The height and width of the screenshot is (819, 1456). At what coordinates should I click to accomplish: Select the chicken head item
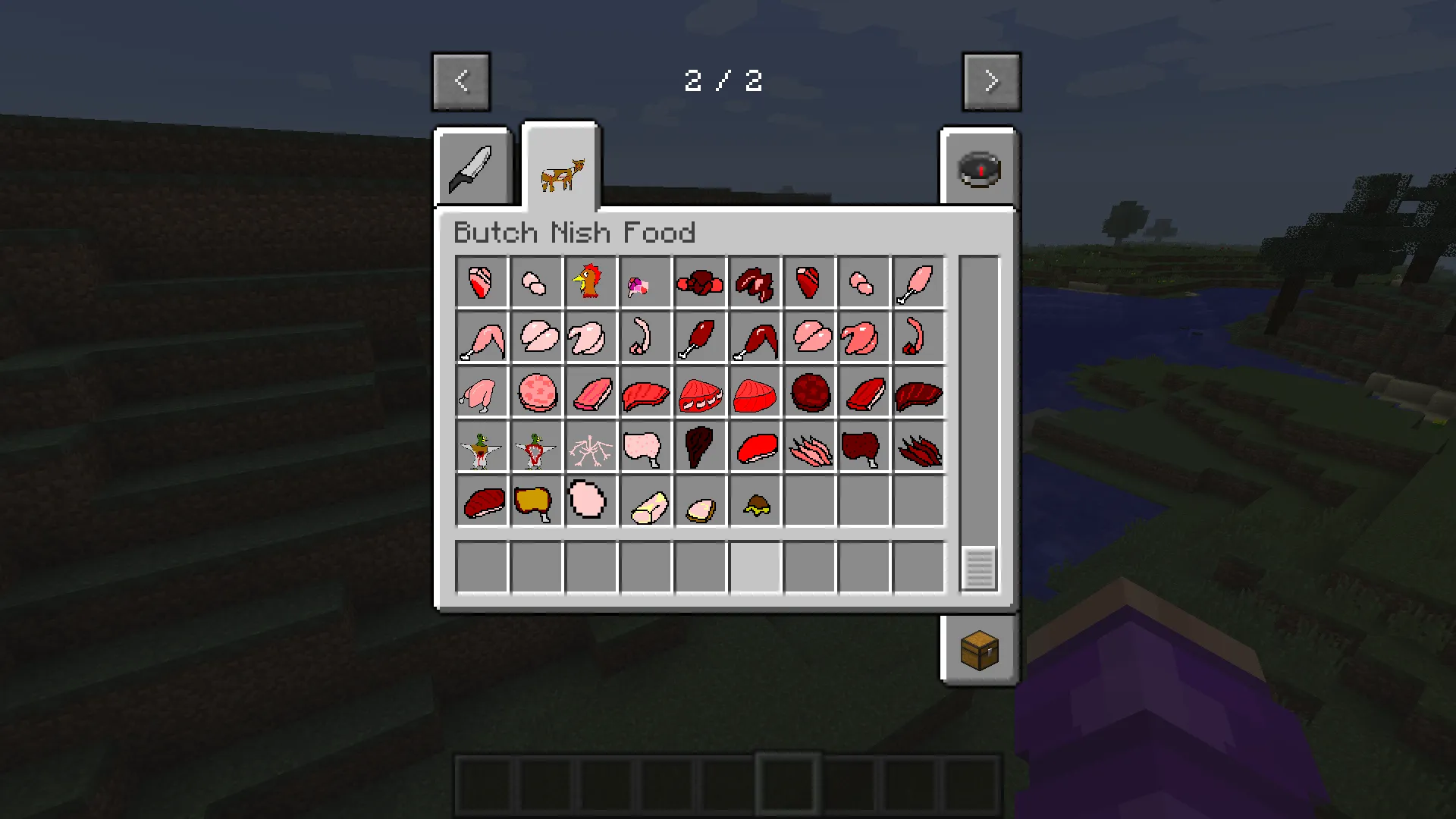(591, 282)
